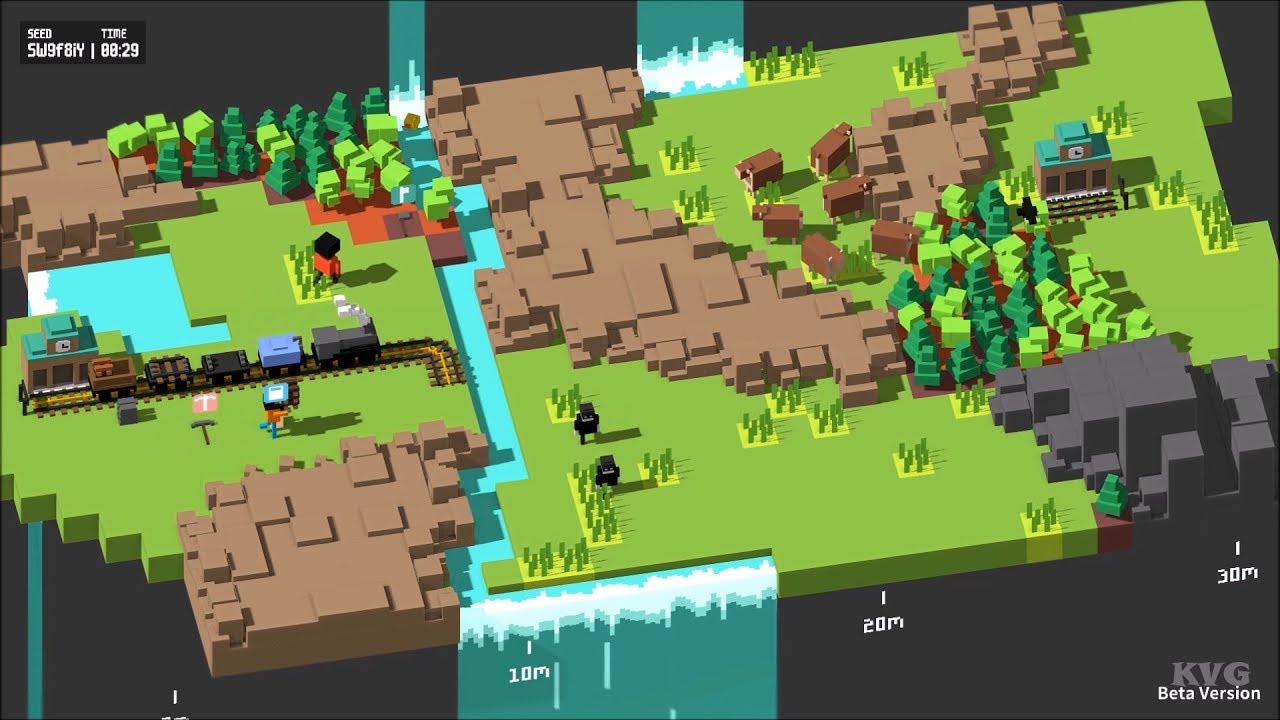
Task: Click the pink pickaxe icon tile
Action: (205, 405)
